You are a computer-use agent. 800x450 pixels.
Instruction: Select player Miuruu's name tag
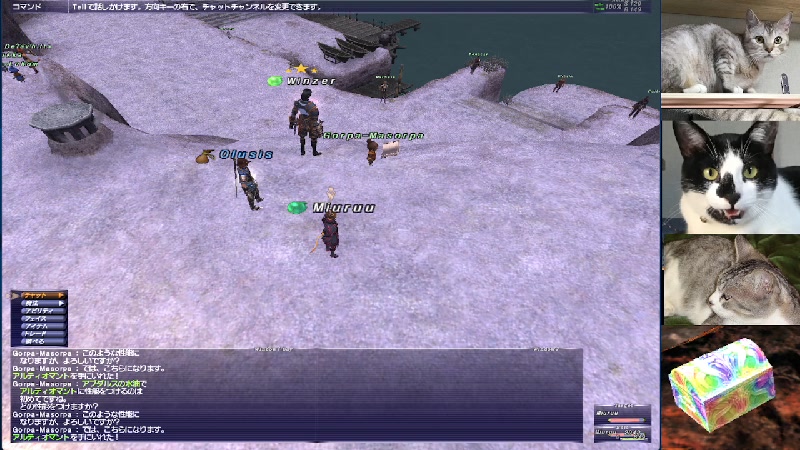pos(343,208)
